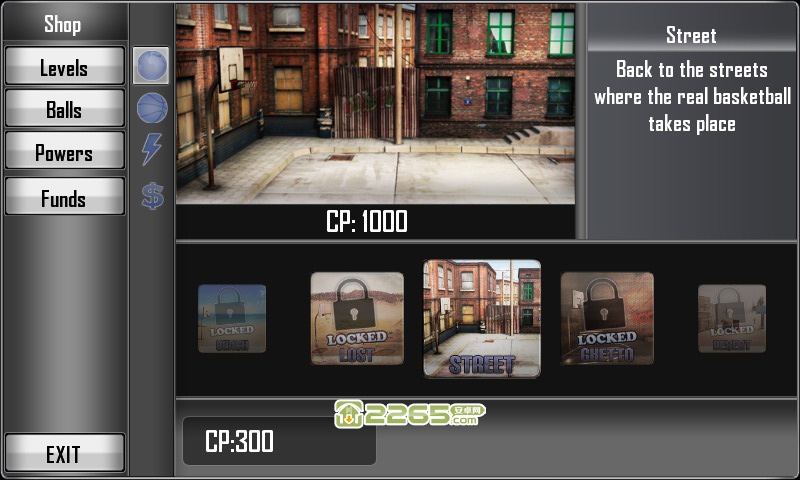The image size is (800, 480).
Task: Select the highlighted globe icon
Action: pos(151,65)
